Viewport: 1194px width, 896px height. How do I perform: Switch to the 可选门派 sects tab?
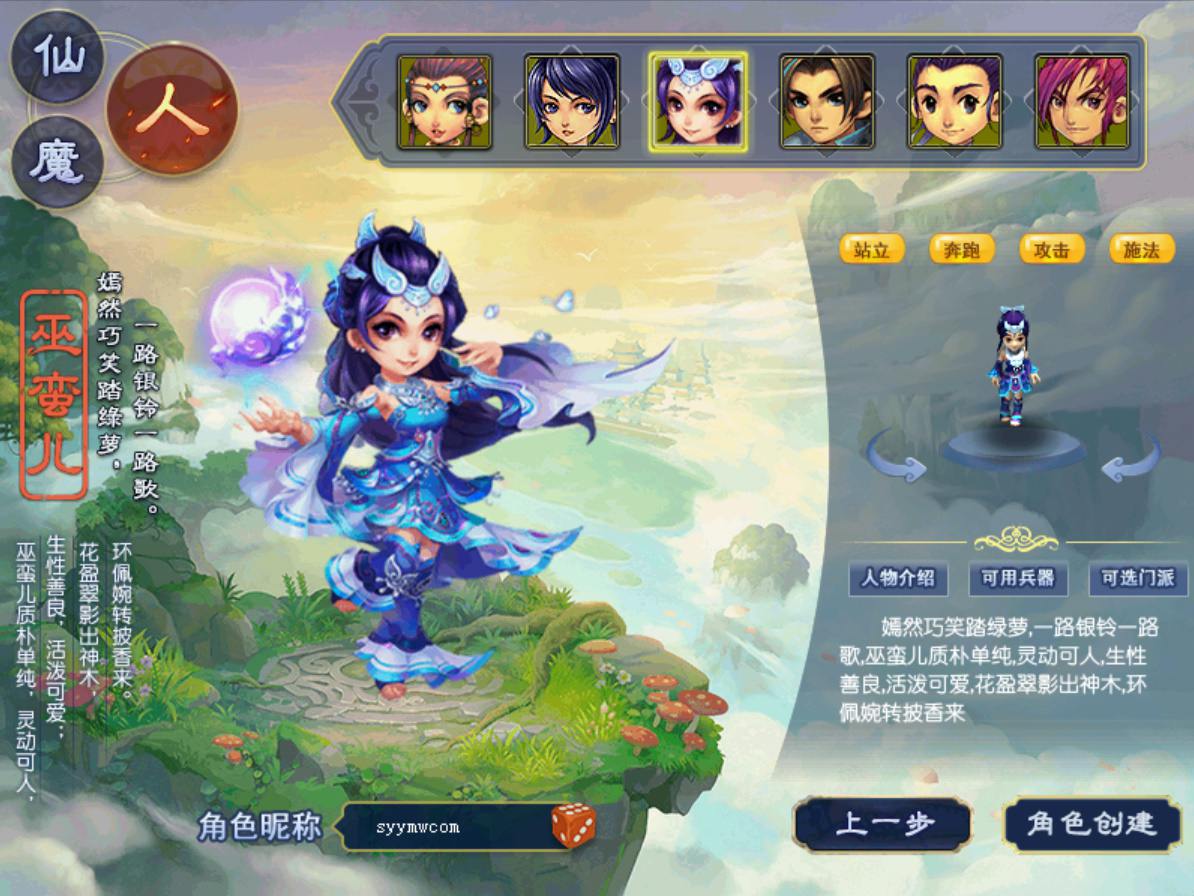(x=1138, y=578)
